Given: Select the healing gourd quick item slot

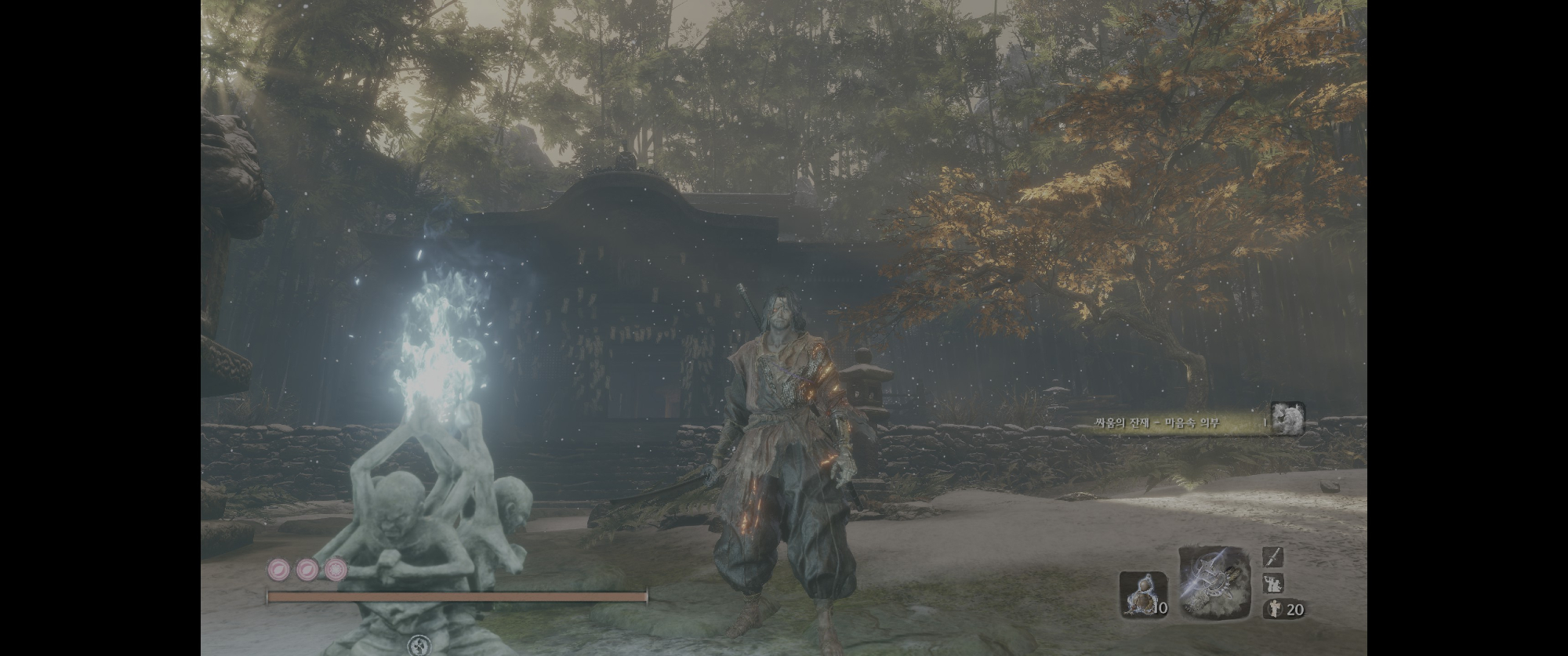Looking at the screenshot, I should 1143,595.
